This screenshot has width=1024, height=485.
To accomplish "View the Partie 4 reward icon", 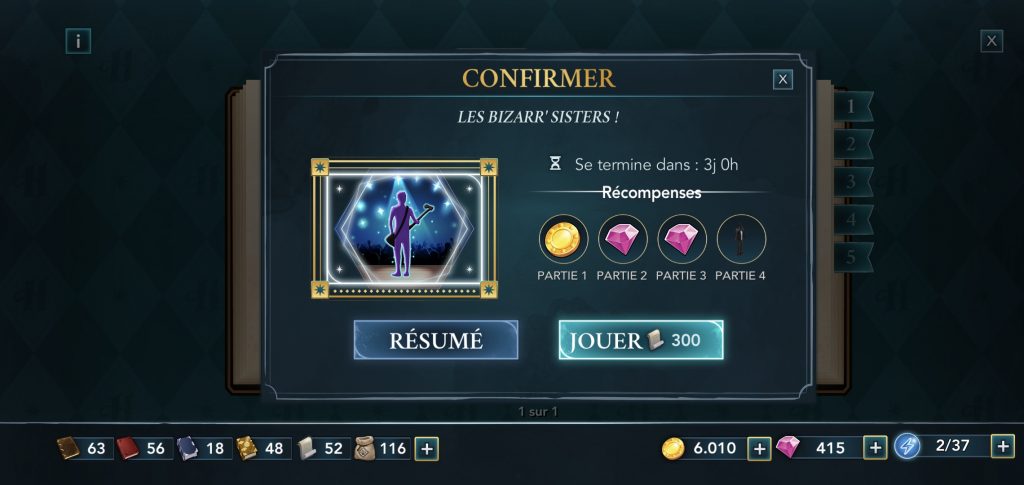I will [x=741, y=240].
